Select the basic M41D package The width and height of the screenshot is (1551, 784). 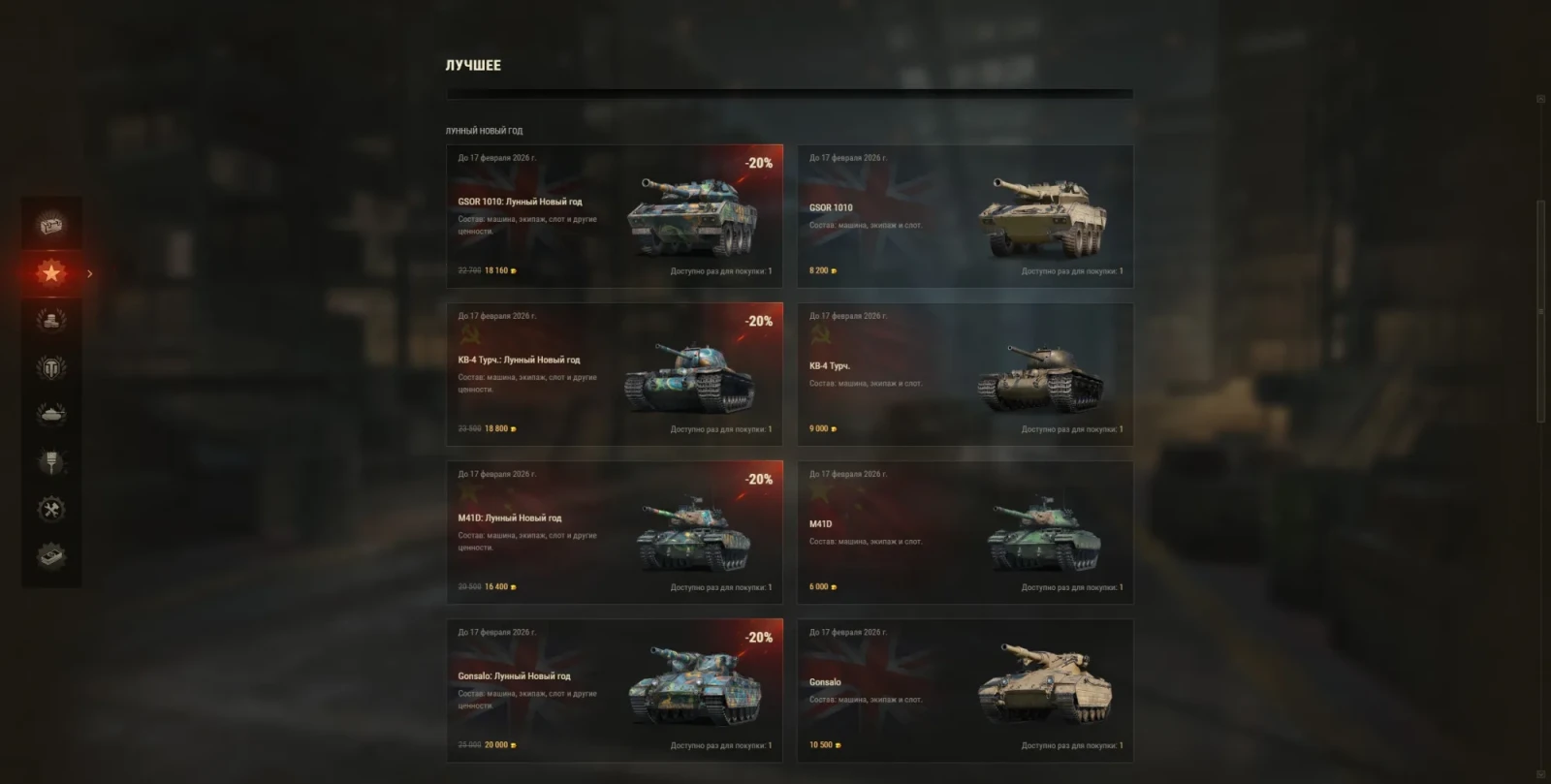pyautogui.click(x=965, y=532)
